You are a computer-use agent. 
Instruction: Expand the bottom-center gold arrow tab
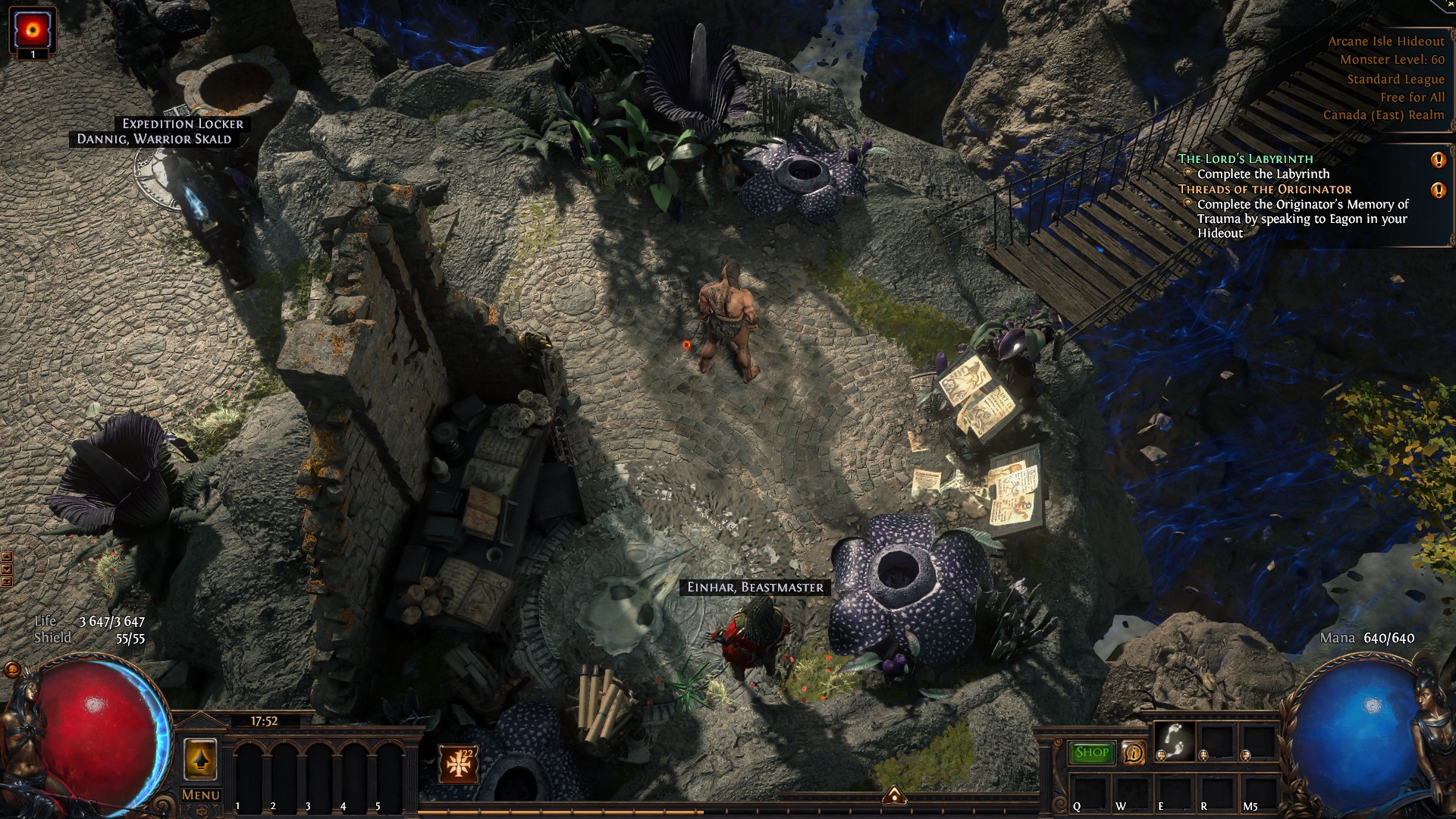point(894,795)
